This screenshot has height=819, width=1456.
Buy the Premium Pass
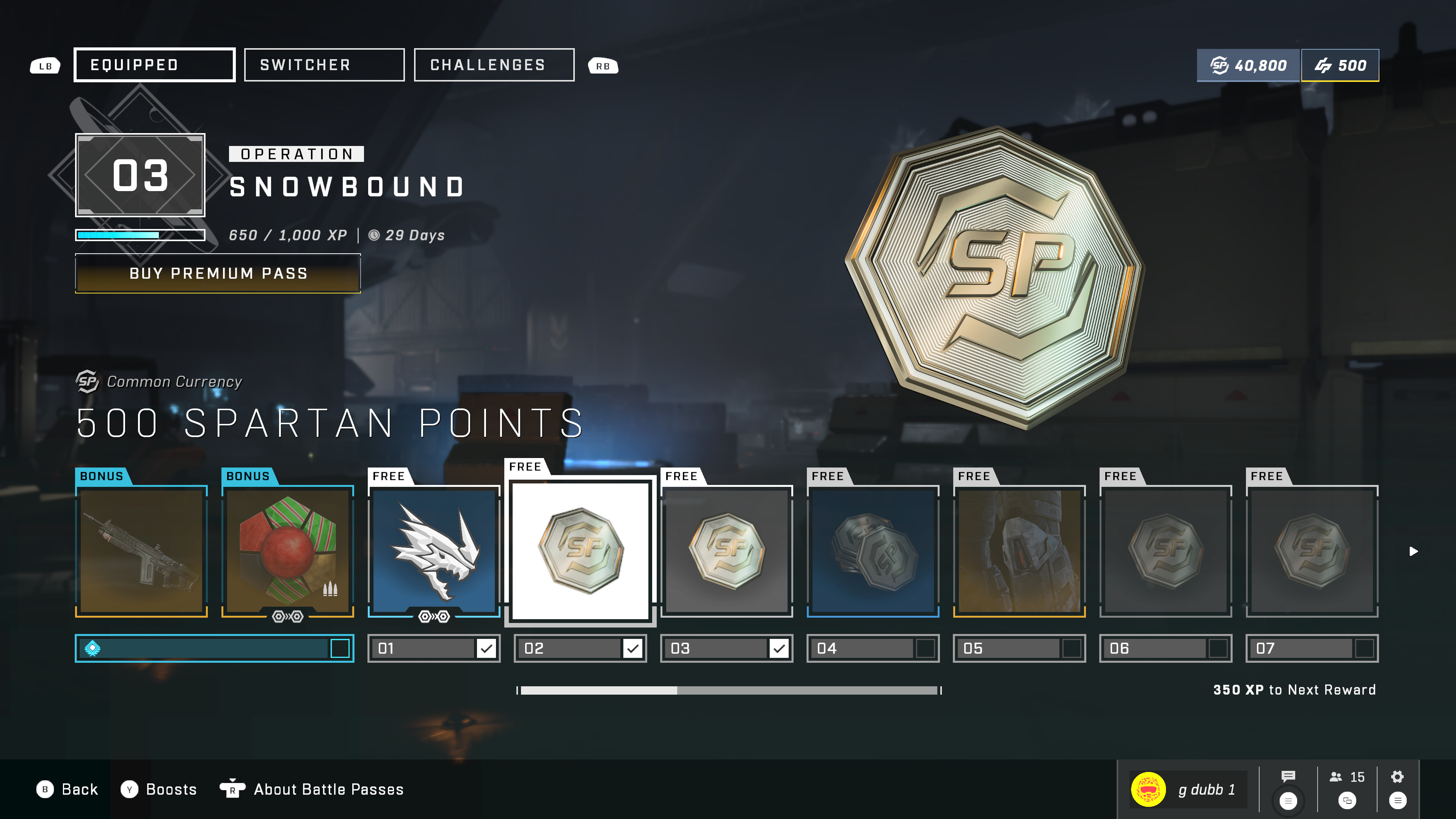click(x=218, y=273)
